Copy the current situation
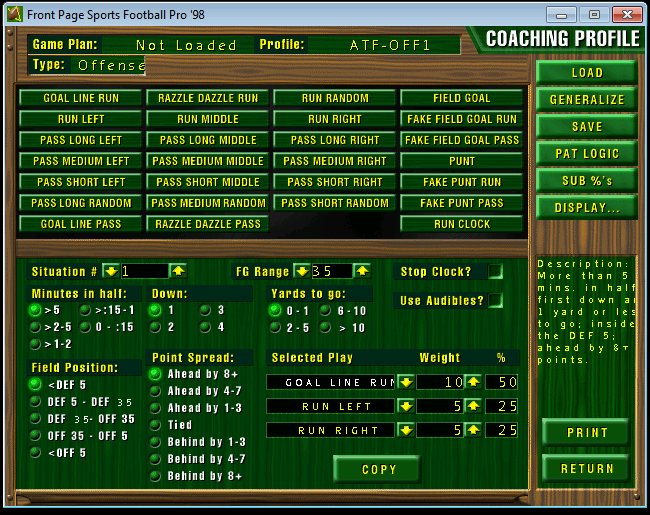The height and width of the screenshot is (515, 650). [378, 469]
